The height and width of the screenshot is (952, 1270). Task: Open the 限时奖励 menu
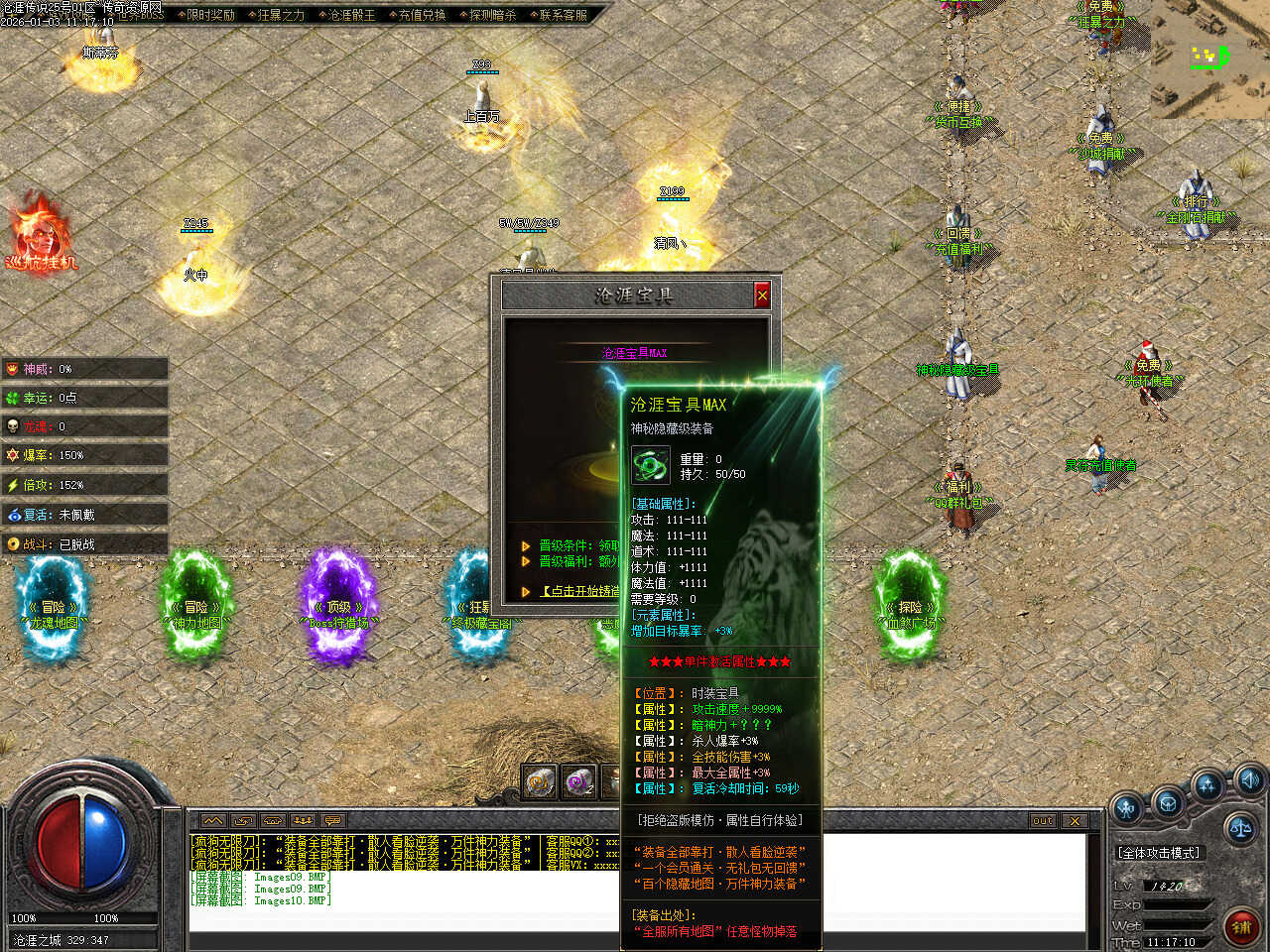pos(208,15)
